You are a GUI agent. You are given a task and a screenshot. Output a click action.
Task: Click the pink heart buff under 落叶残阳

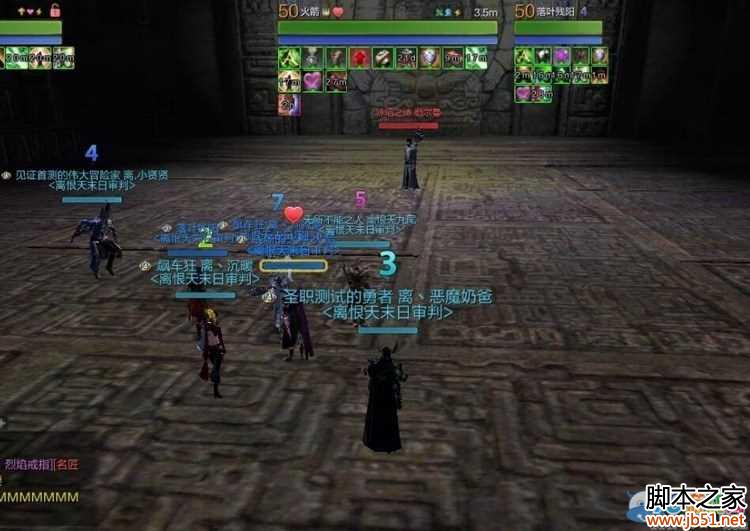pyautogui.click(x=524, y=93)
